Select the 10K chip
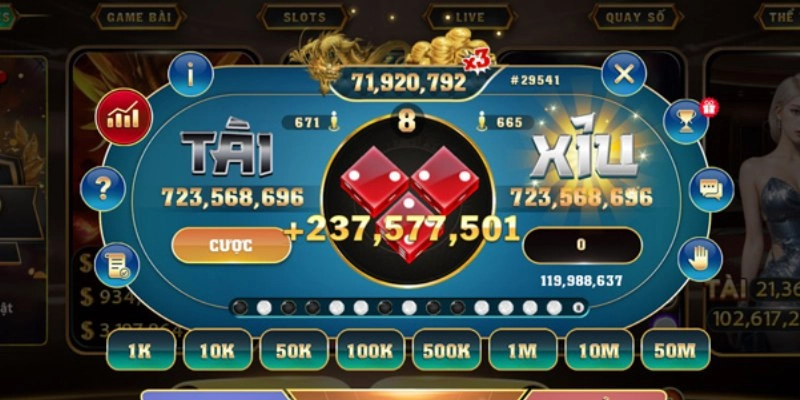Viewport: 800px width, 400px height. 216,350
